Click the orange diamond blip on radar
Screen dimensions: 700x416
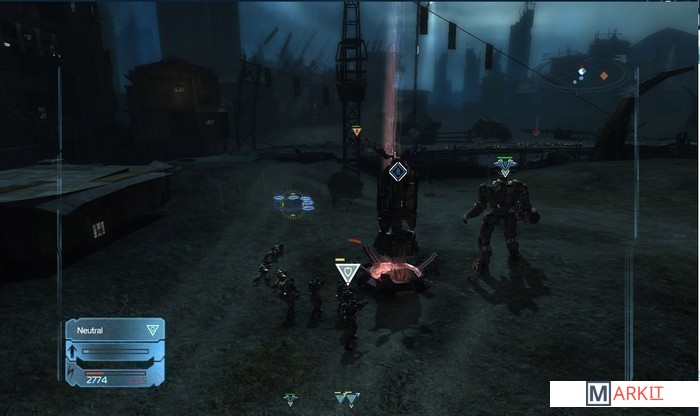tap(603, 75)
